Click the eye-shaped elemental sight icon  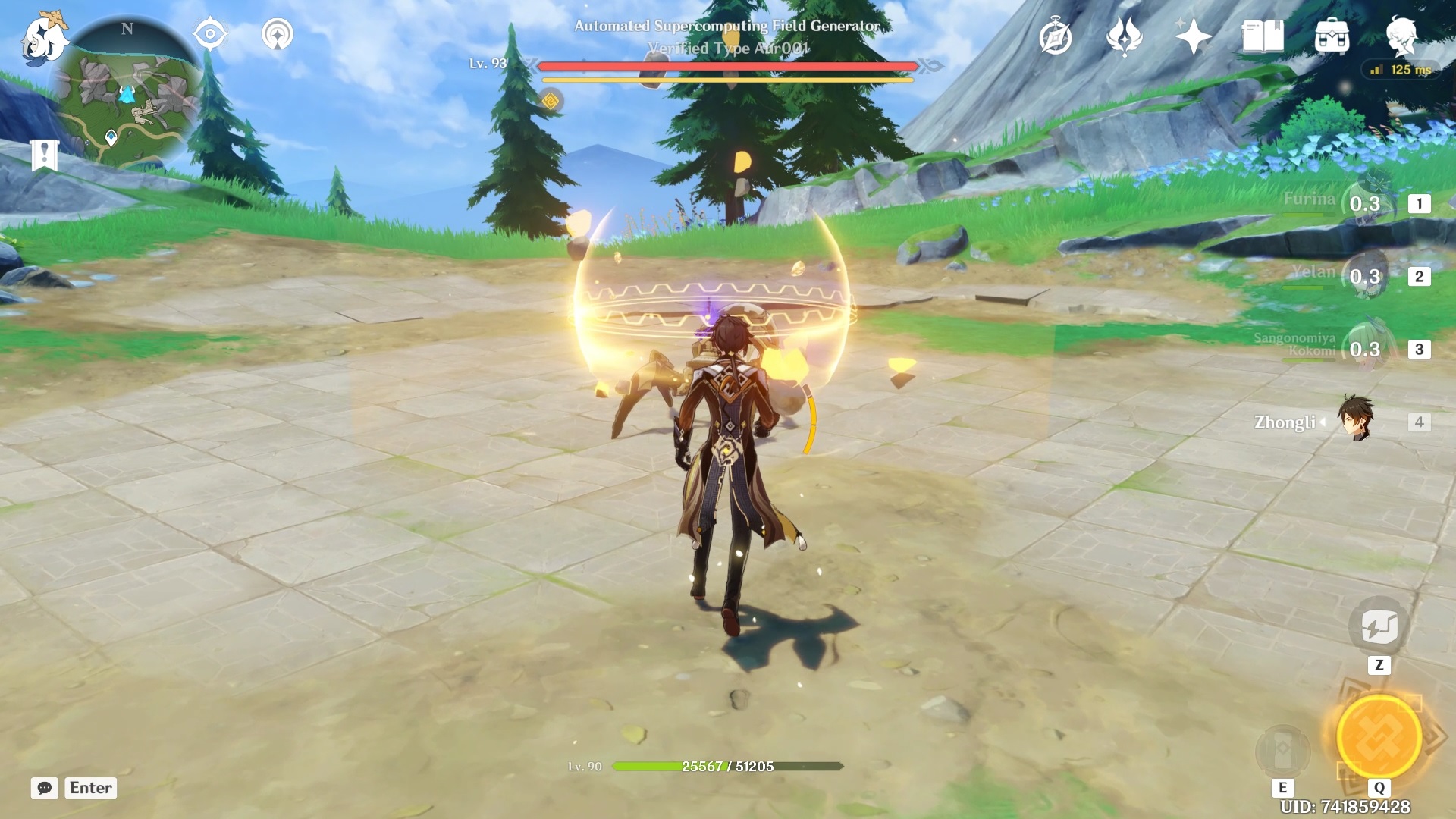point(210,35)
